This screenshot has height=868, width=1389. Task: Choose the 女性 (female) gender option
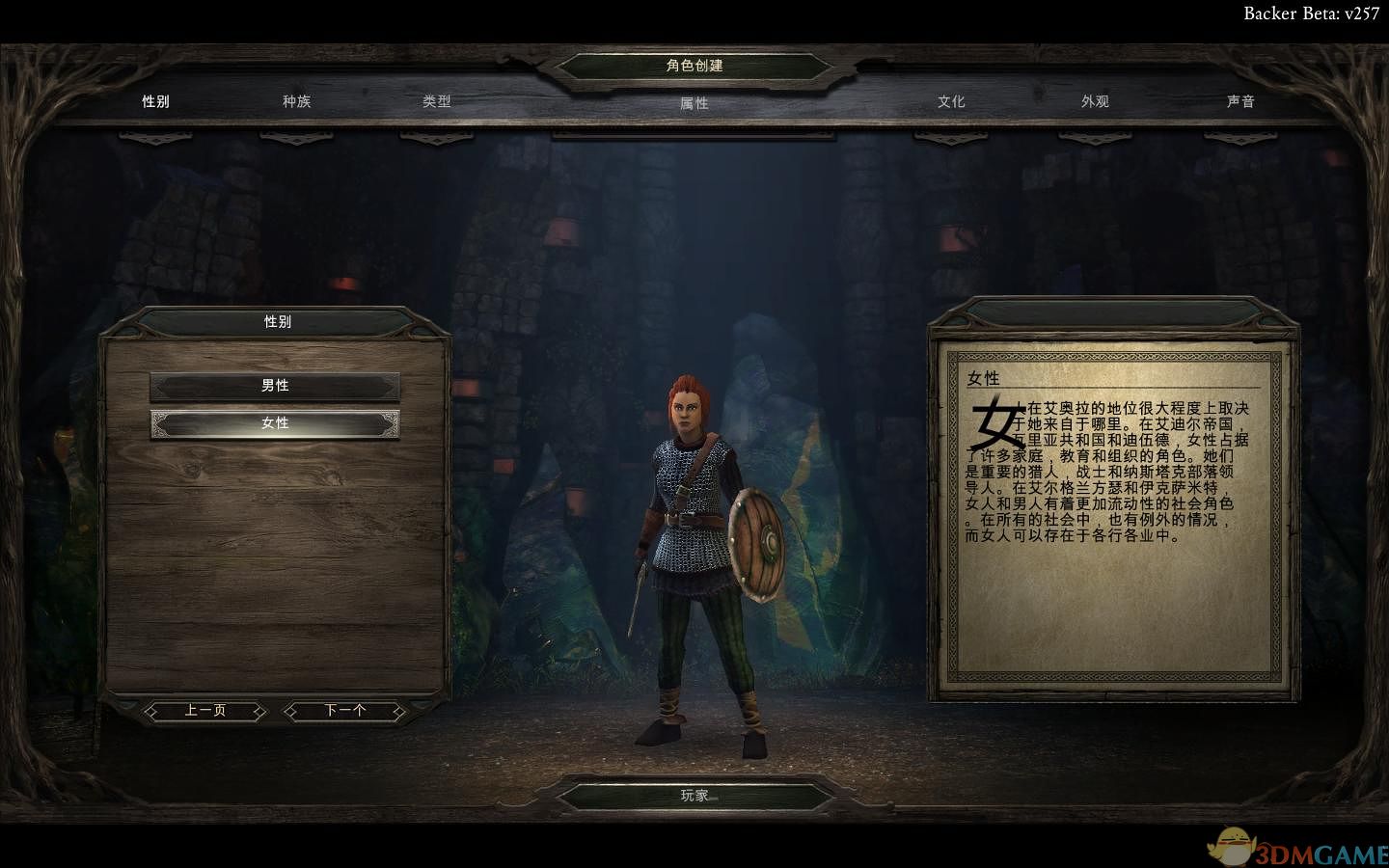(275, 423)
